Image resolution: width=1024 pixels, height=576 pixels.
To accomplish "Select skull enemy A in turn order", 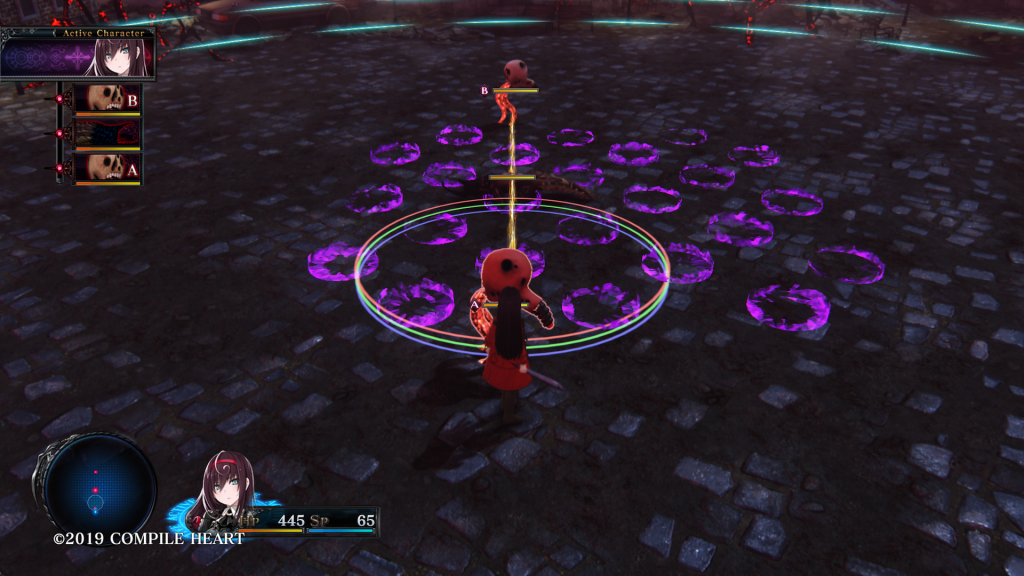I will [x=108, y=167].
